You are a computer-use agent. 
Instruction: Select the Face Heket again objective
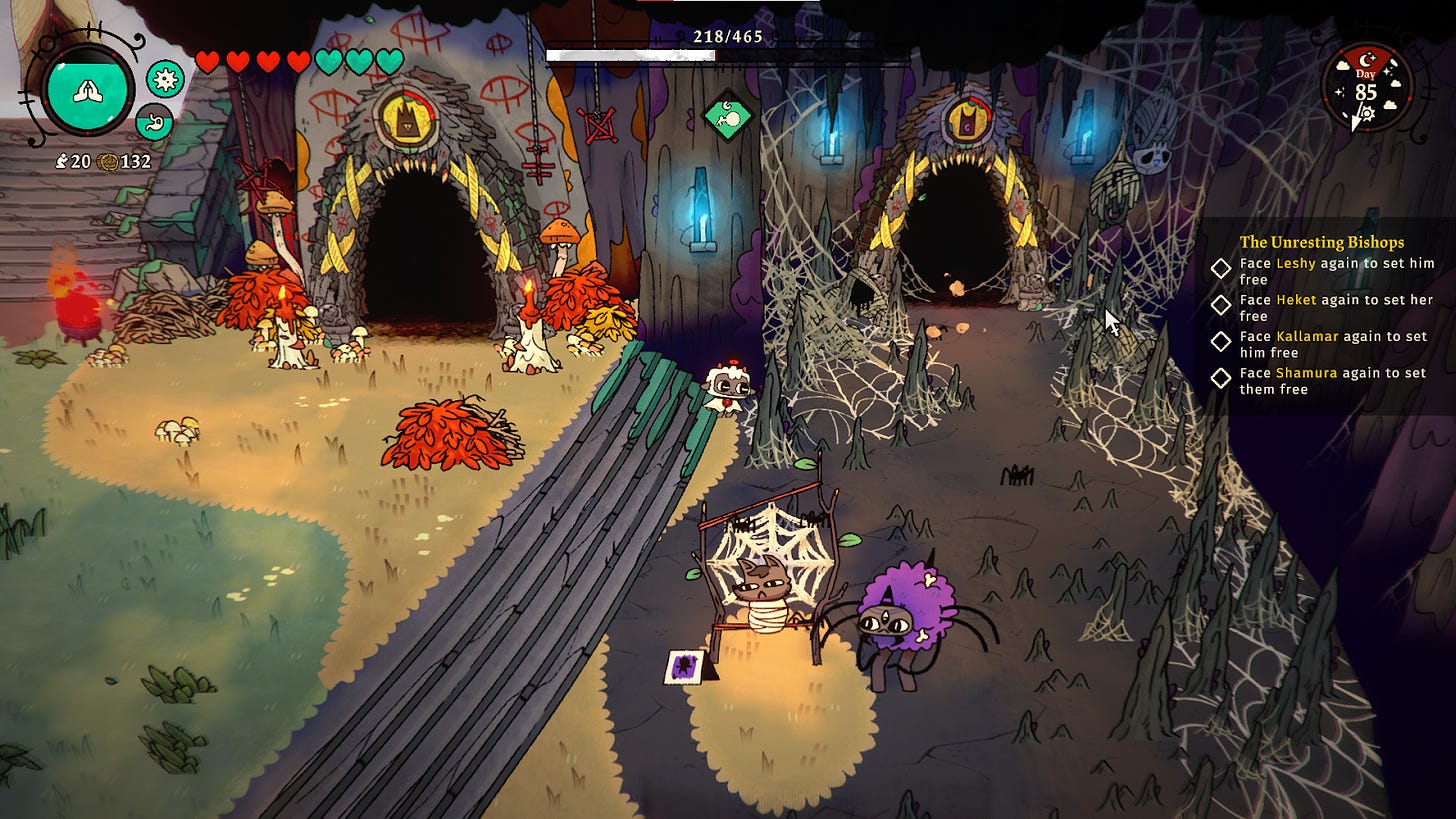(1336, 308)
